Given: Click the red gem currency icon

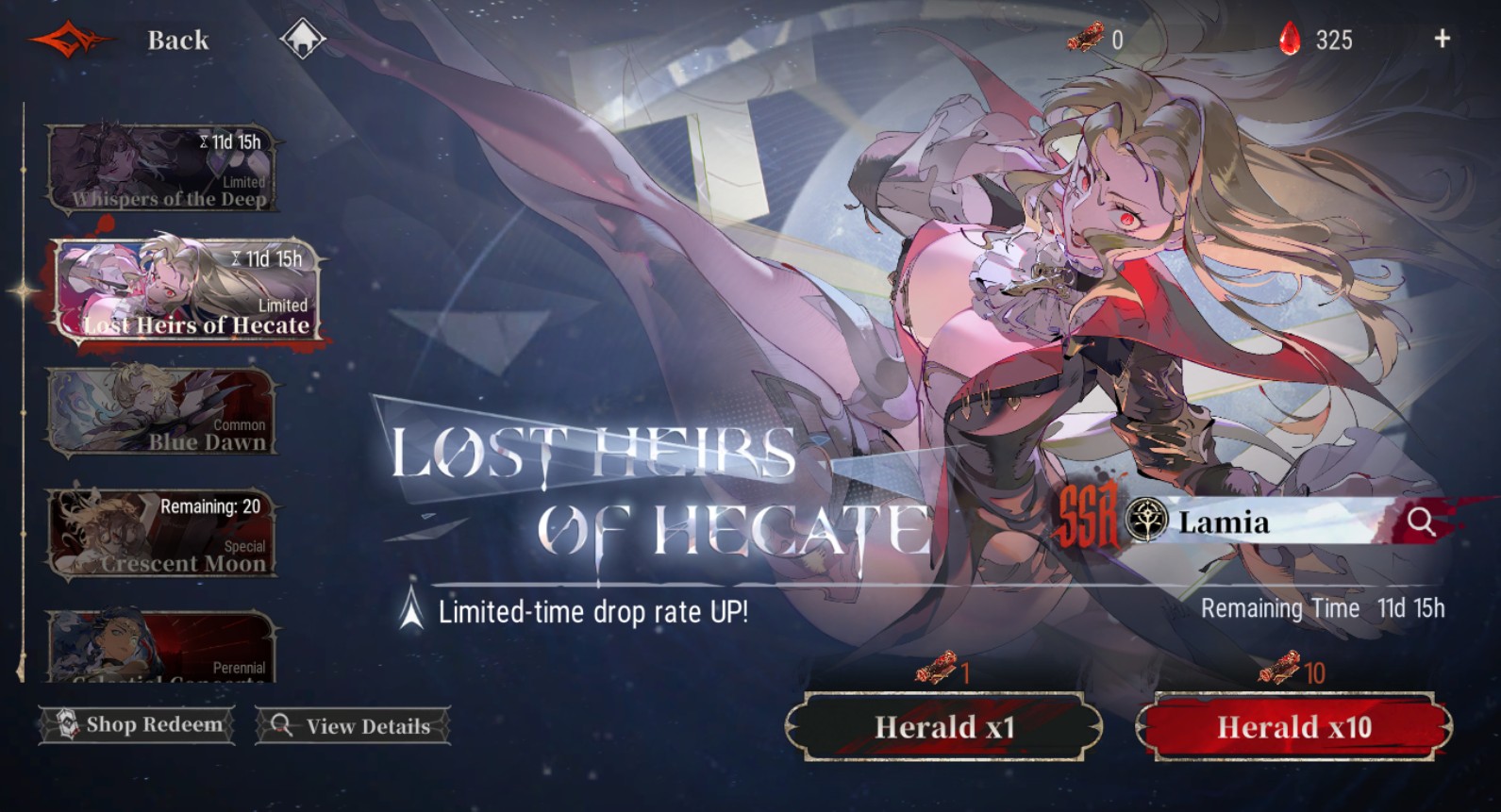Looking at the screenshot, I should (x=1289, y=40).
